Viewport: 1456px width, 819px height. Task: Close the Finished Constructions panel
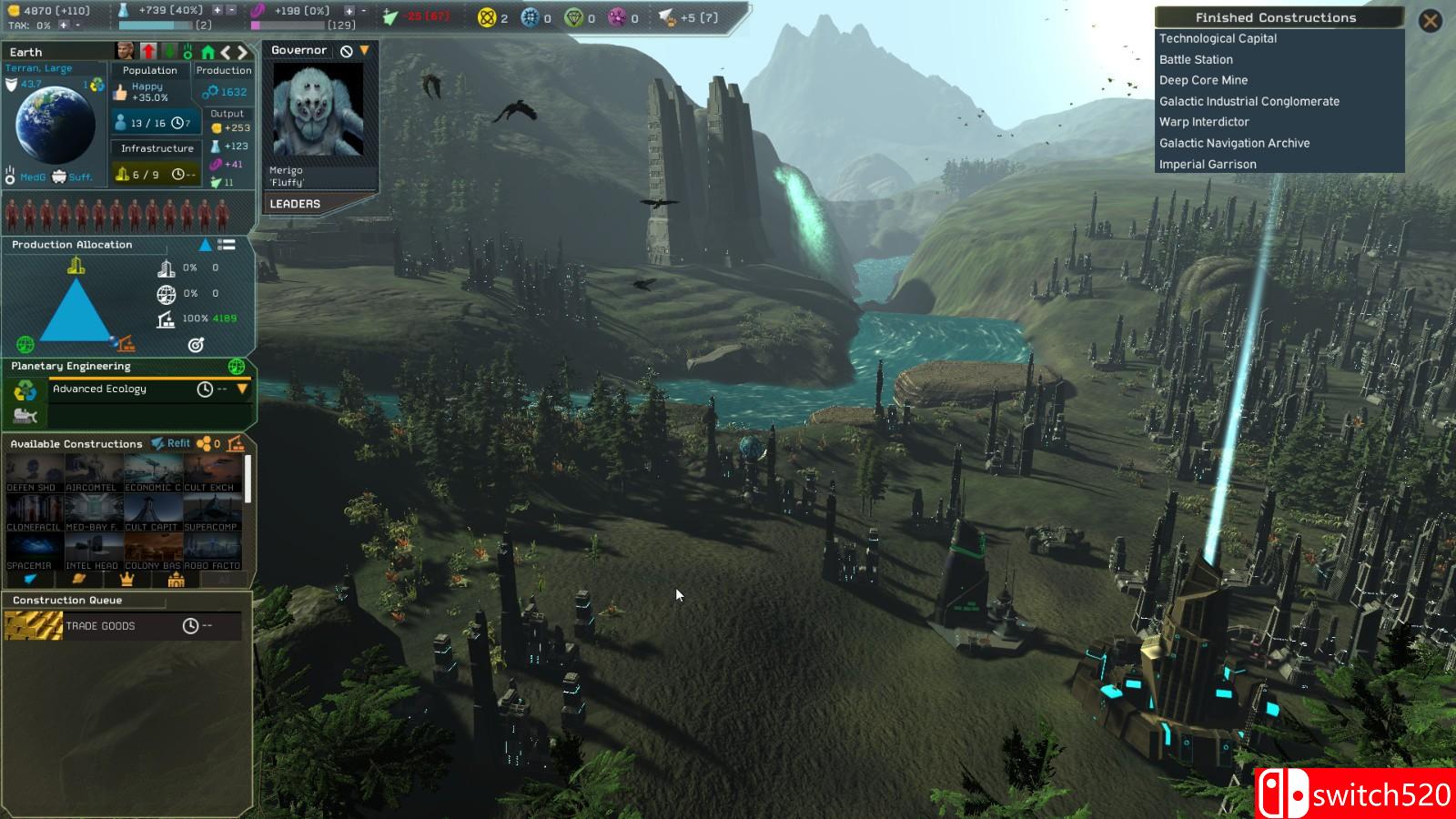[1430, 20]
